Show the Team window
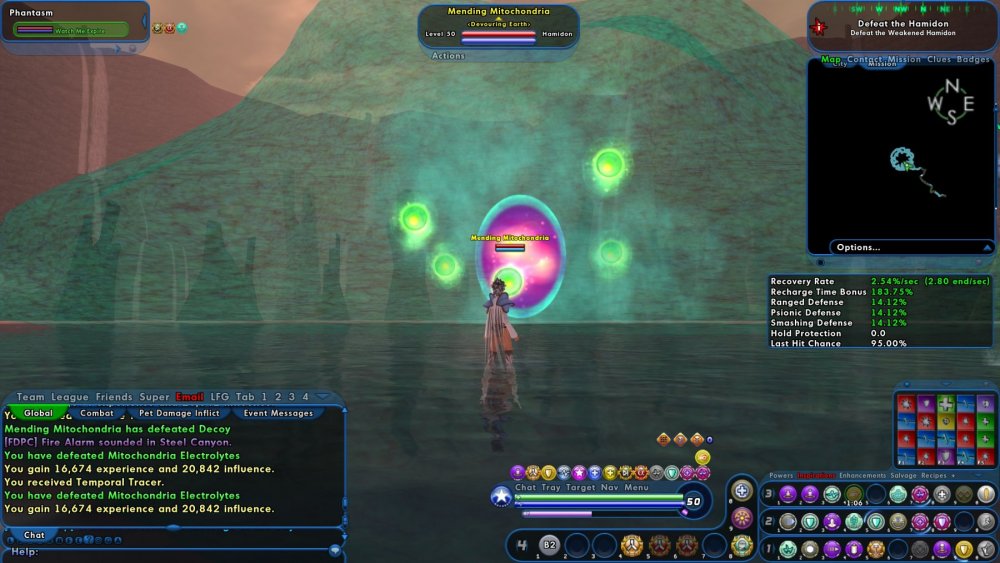1000x563 pixels. [31, 397]
